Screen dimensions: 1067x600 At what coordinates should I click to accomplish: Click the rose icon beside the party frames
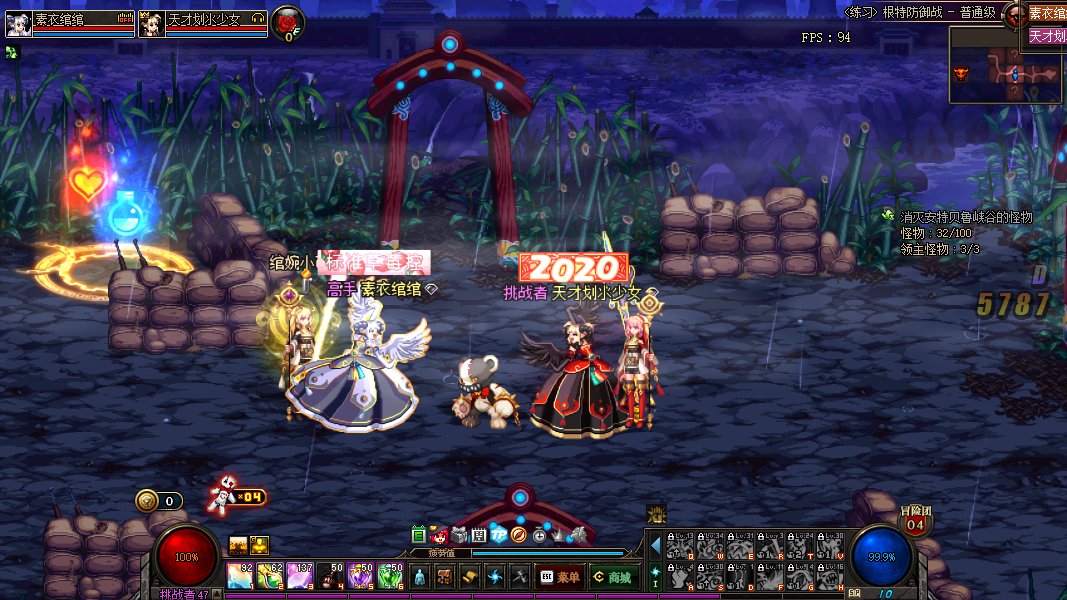[288, 22]
